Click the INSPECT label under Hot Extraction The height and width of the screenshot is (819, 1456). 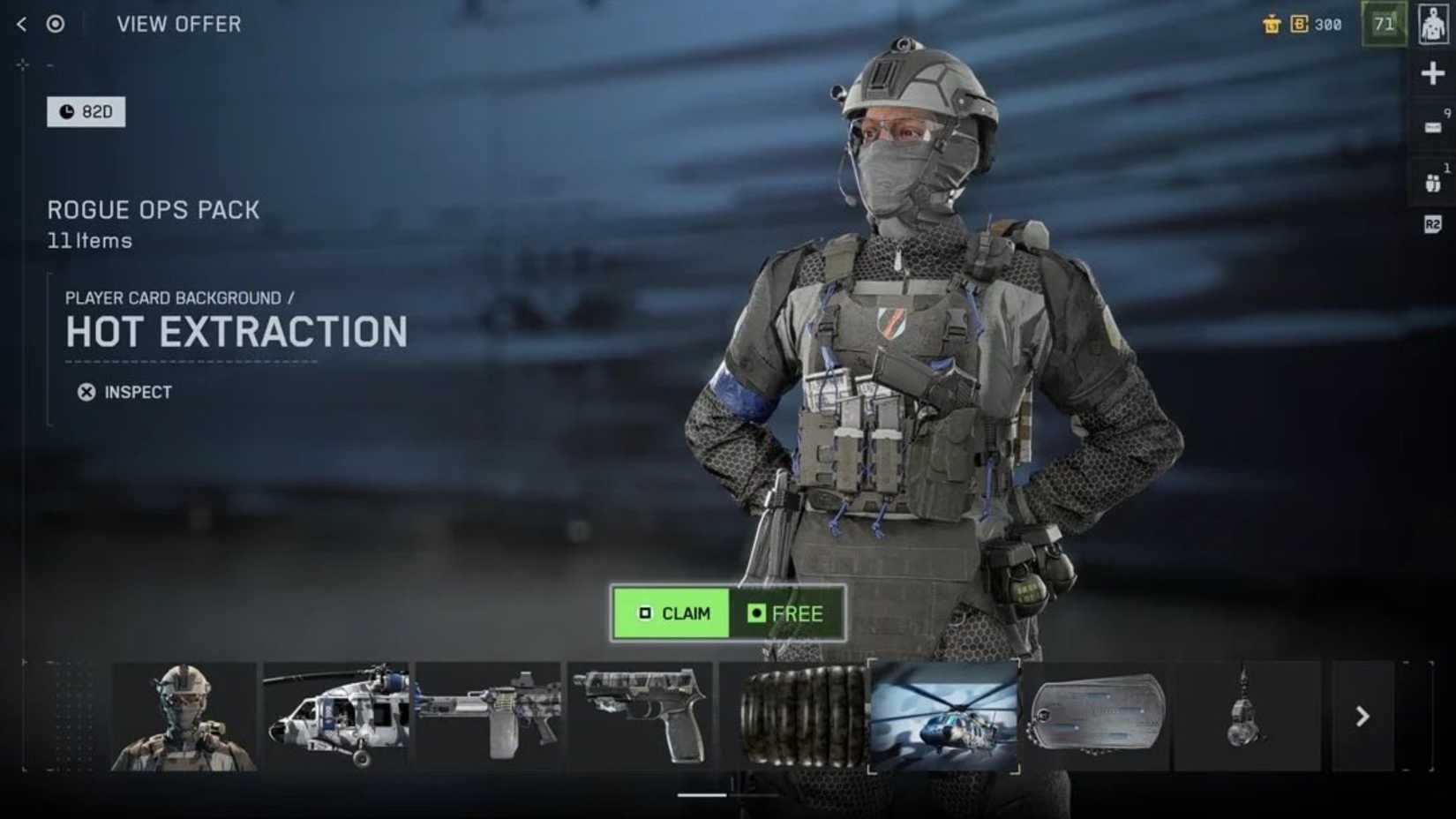coord(137,391)
